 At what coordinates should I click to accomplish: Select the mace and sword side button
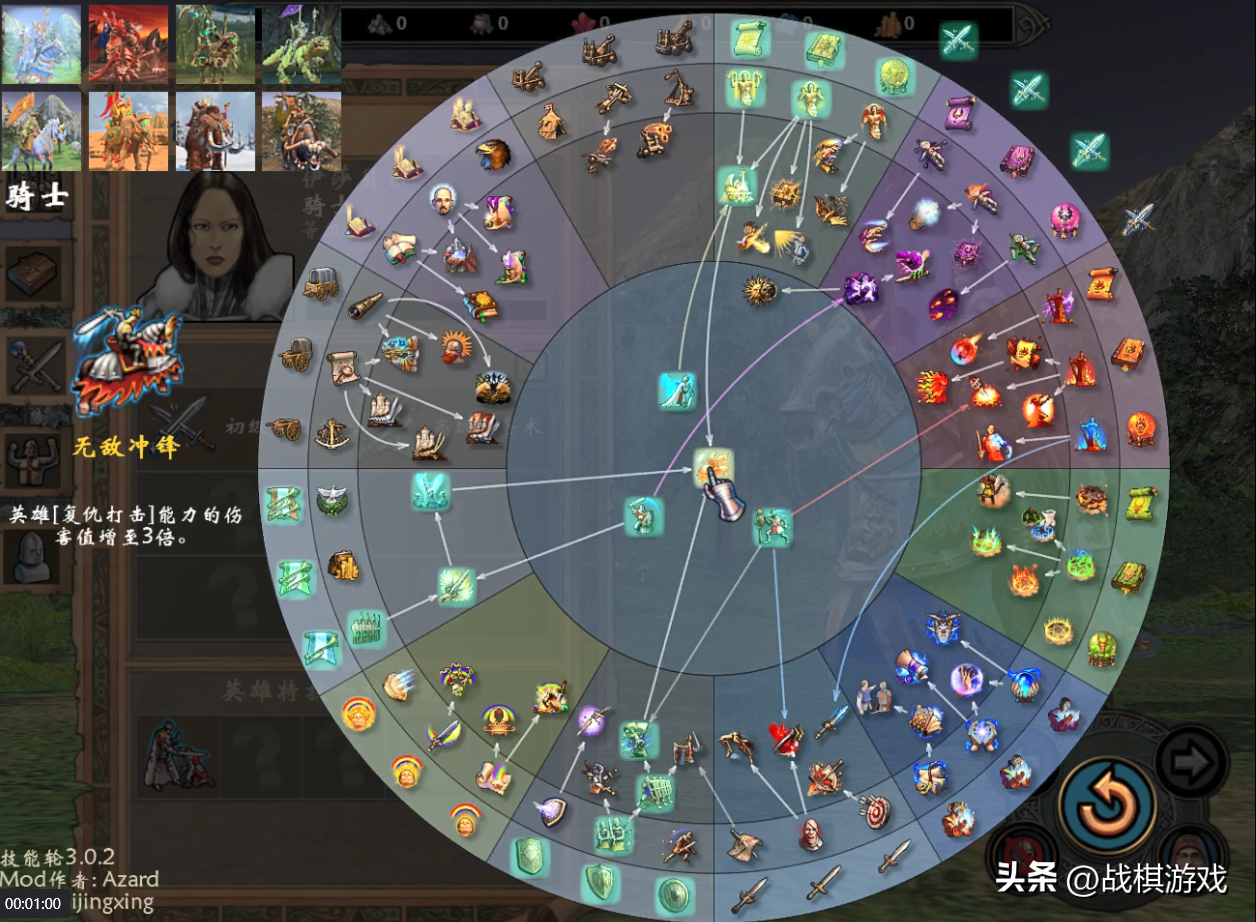point(35,365)
